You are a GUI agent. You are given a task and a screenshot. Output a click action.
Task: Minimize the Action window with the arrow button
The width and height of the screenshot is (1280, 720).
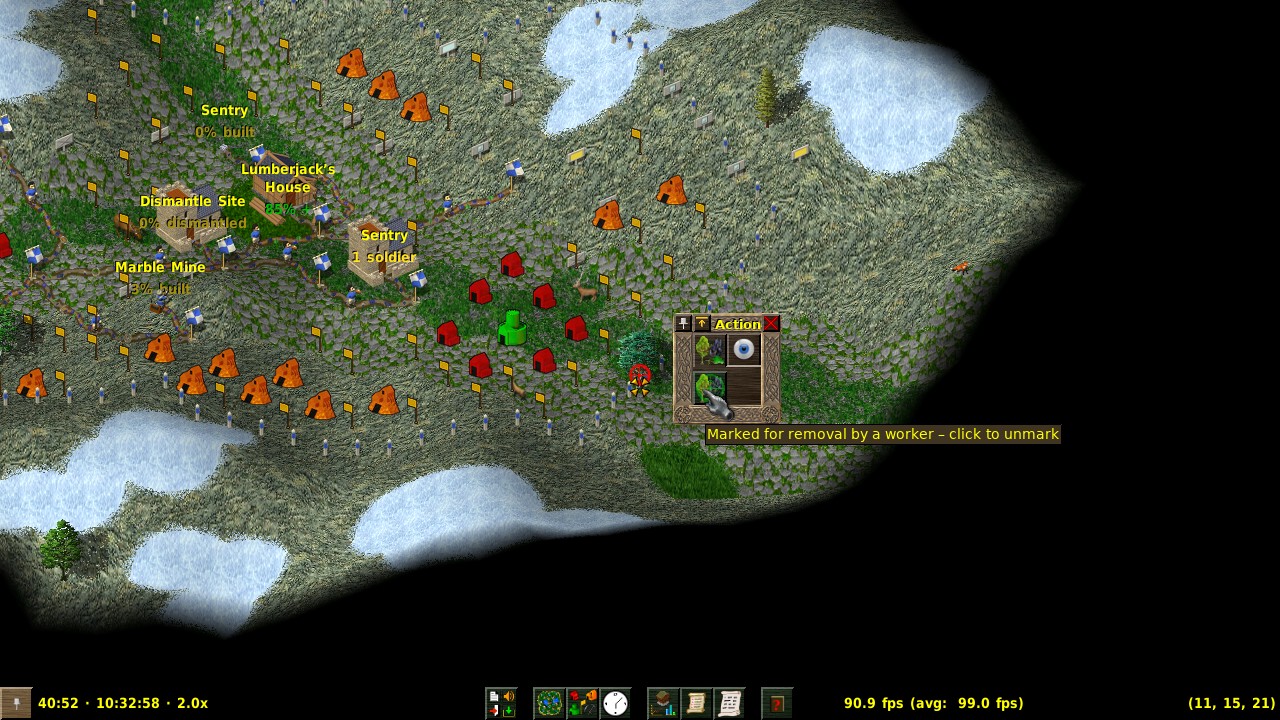tap(702, 324)
